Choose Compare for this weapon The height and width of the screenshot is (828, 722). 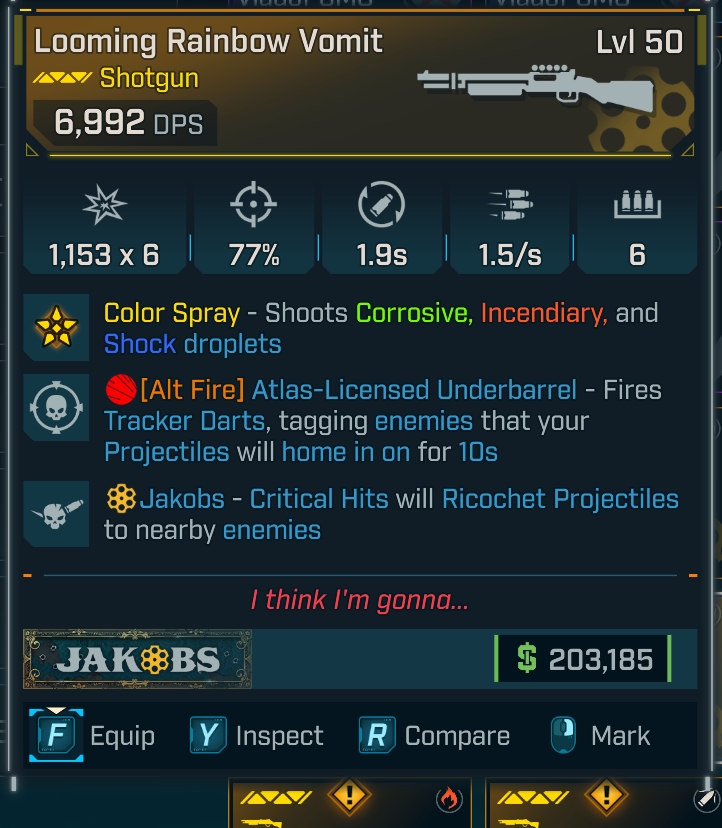click(x=434, y=736)
